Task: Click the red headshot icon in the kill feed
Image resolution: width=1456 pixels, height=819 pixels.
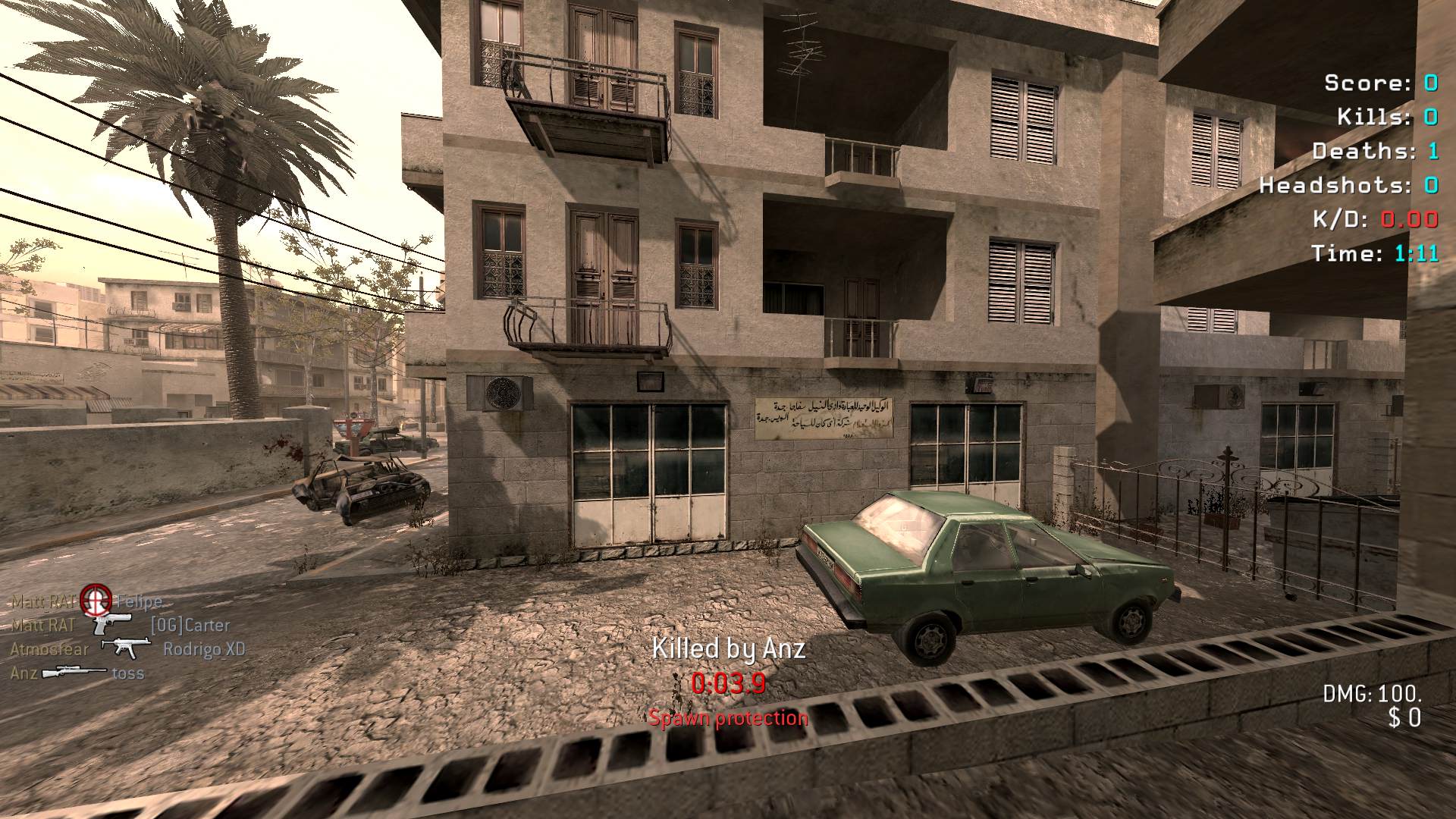Action: [96, 601]
